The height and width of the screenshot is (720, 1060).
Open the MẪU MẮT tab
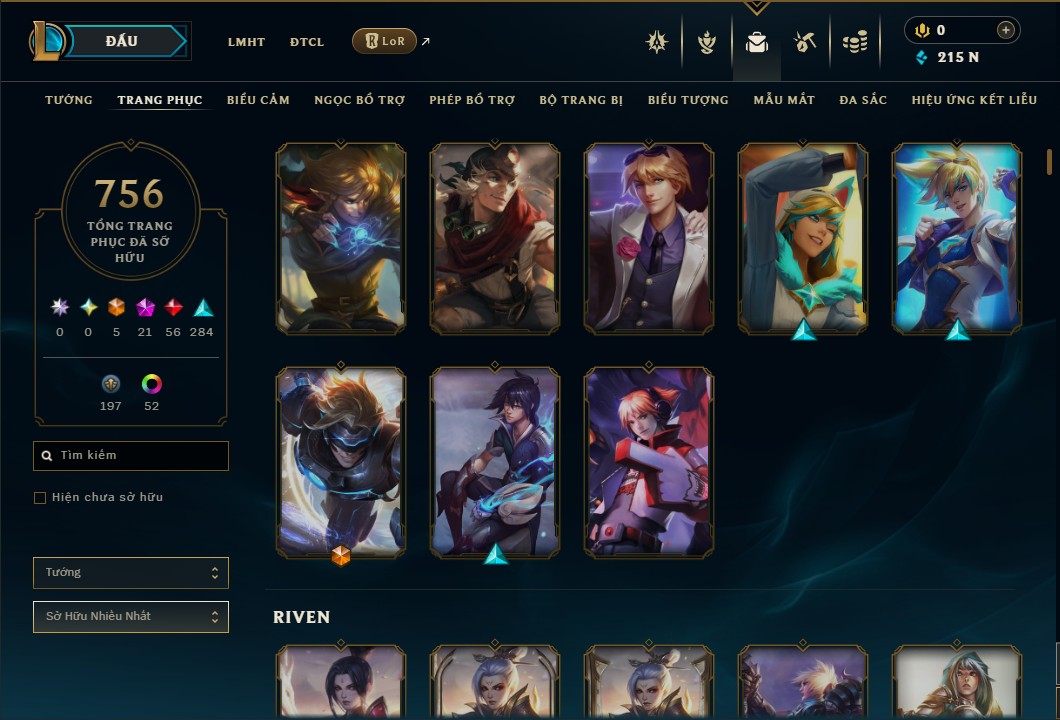784,100
